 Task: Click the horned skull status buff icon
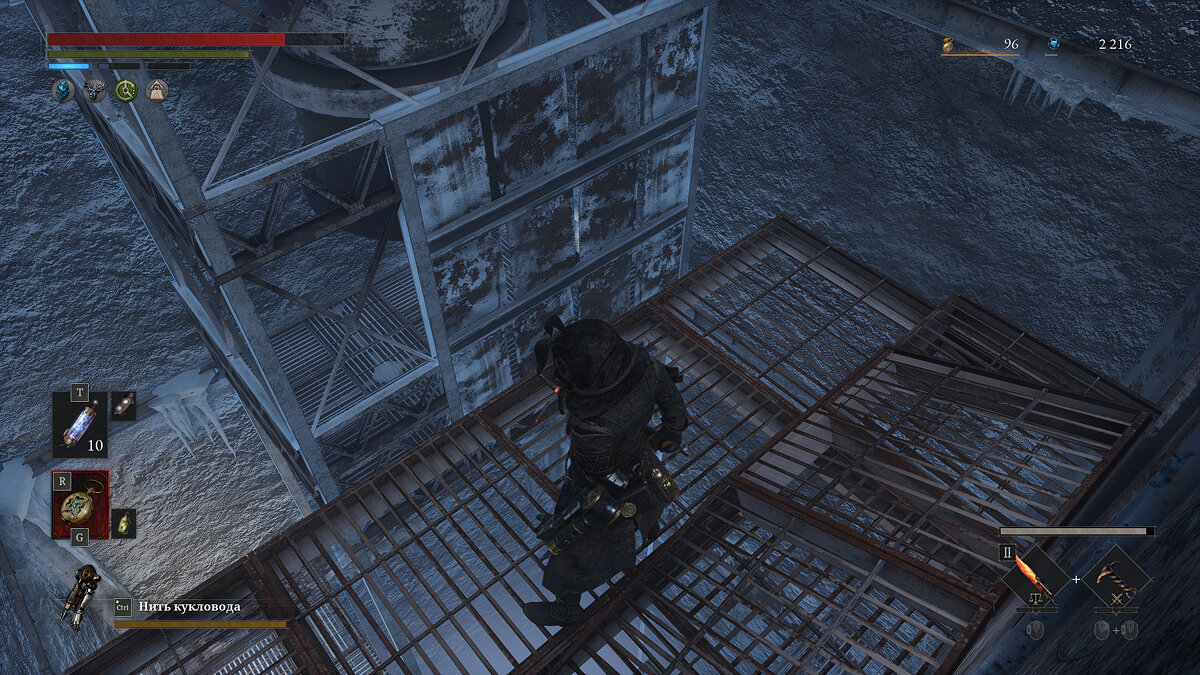(x=95, y=91)
